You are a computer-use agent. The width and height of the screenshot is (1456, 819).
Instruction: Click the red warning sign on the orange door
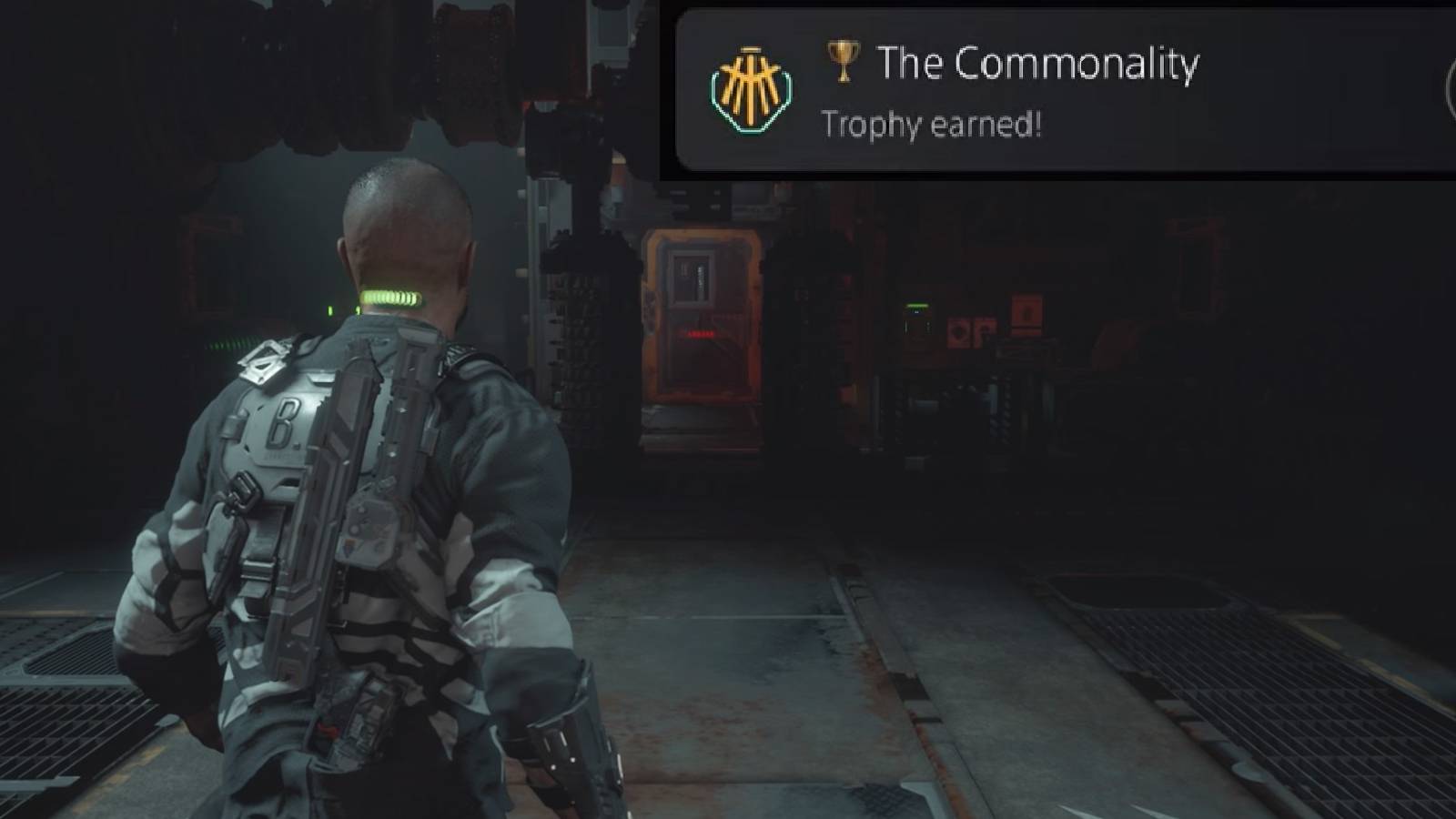click(698, 333)
